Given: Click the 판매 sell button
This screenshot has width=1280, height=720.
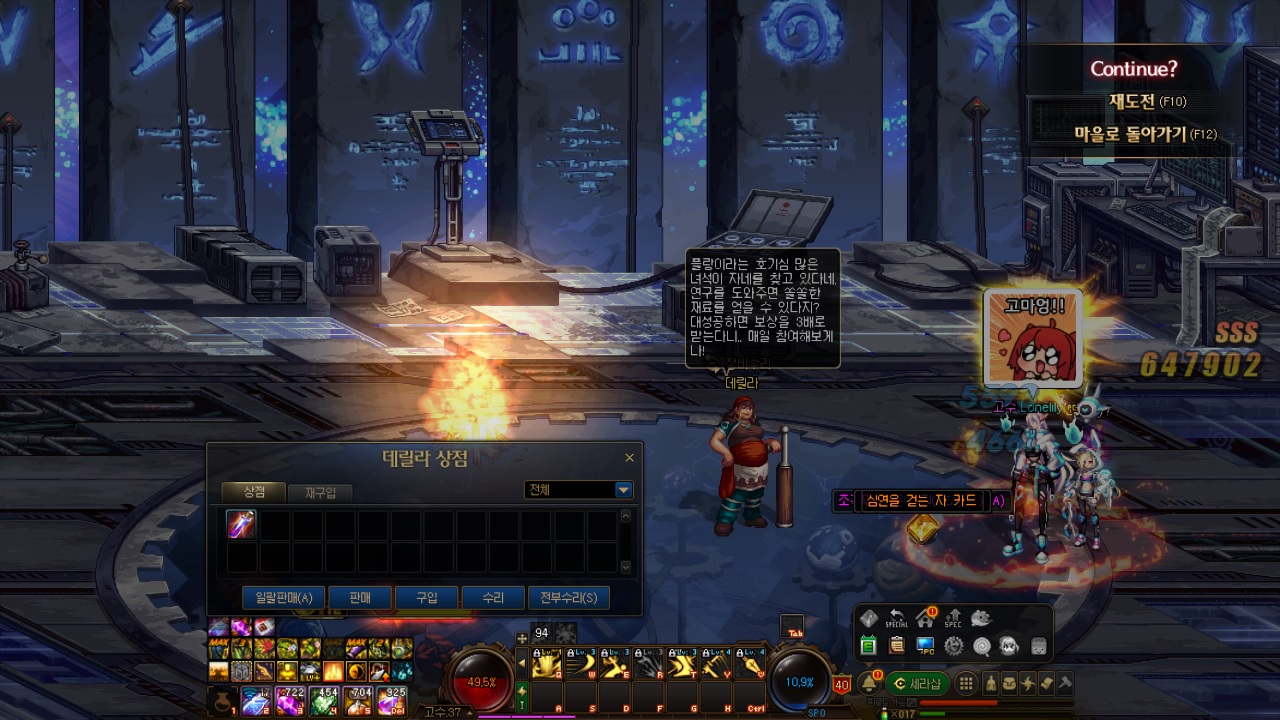Looking at the screenshot, I should (x=360, y=598).
